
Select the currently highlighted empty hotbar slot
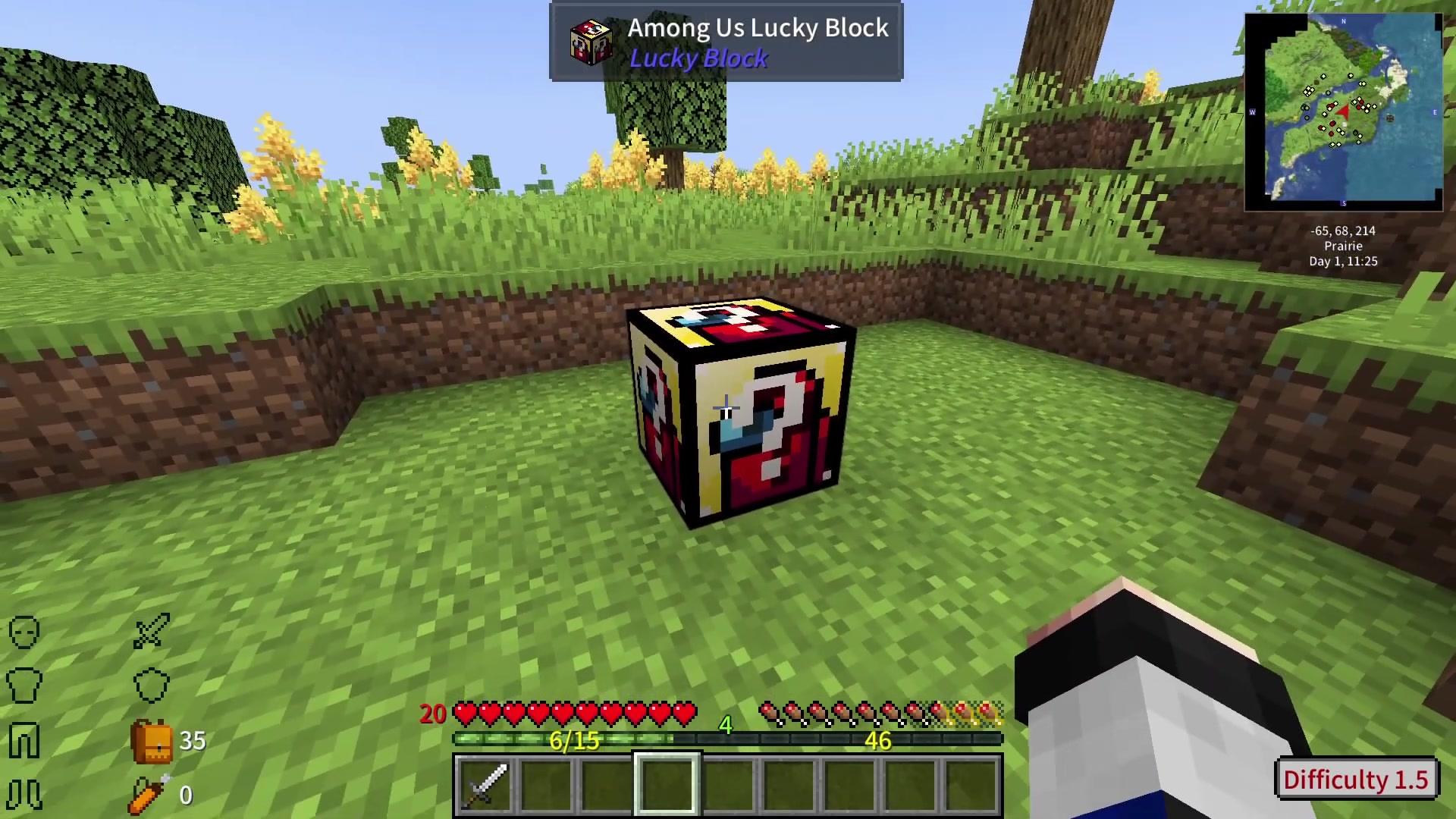click(x=667, y=783)
